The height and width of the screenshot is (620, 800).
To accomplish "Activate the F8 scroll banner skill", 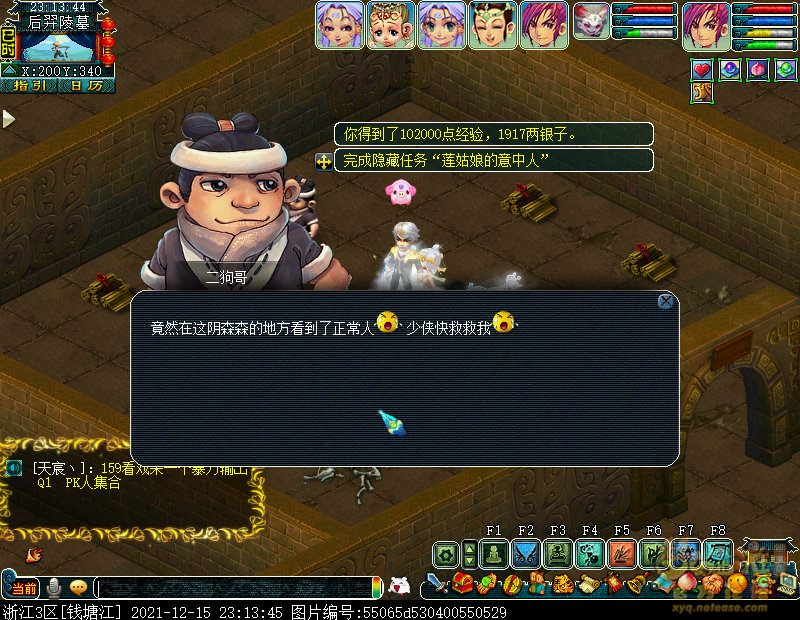I will [718, 554].
